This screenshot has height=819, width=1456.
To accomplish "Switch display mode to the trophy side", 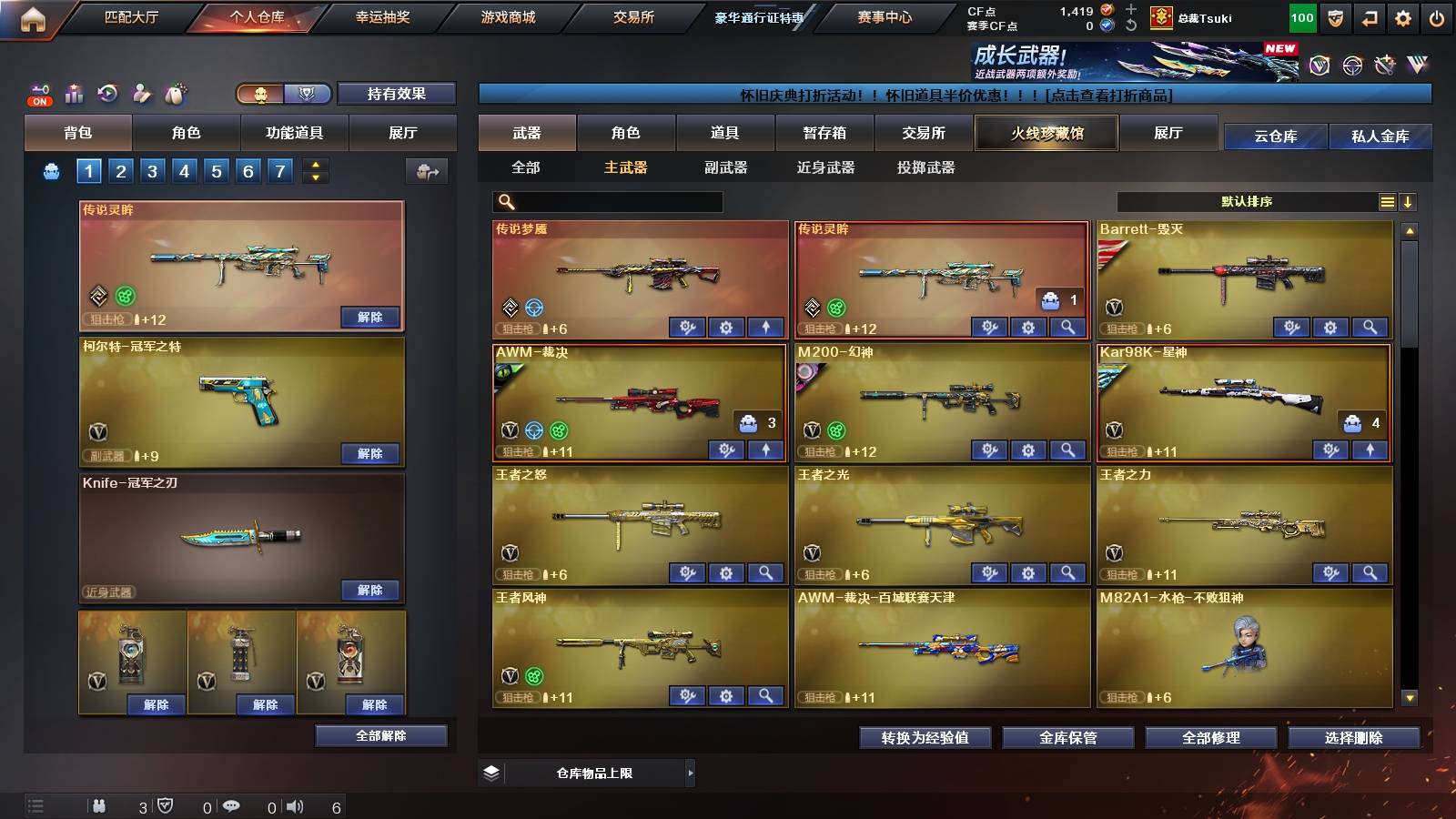I will (309, 94).
